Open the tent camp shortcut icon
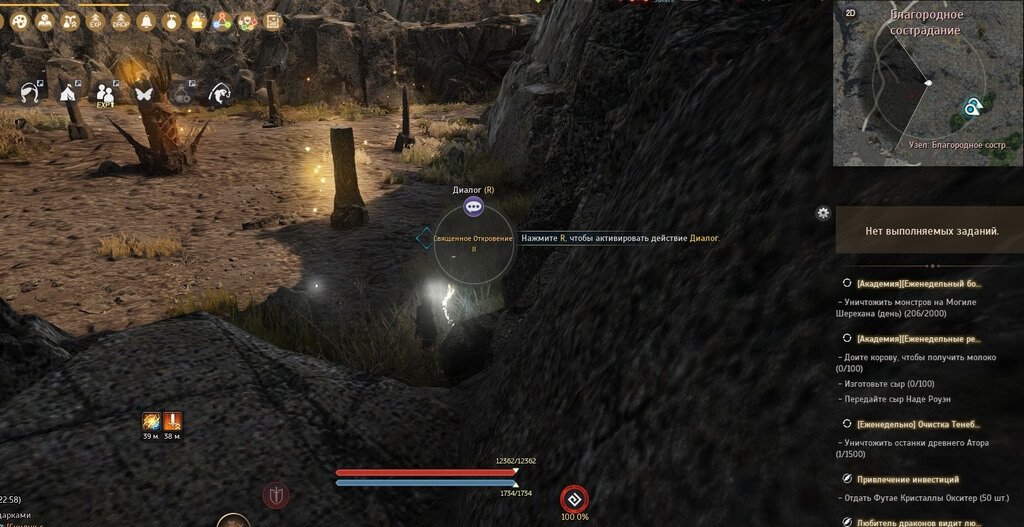 coord(68,93)
